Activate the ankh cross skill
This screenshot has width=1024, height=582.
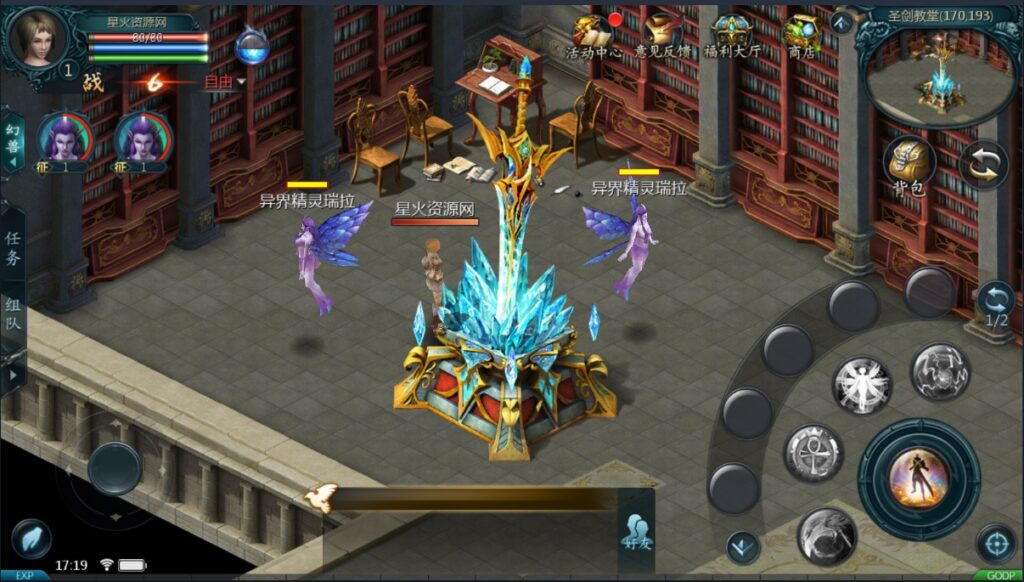coord(812,452)
